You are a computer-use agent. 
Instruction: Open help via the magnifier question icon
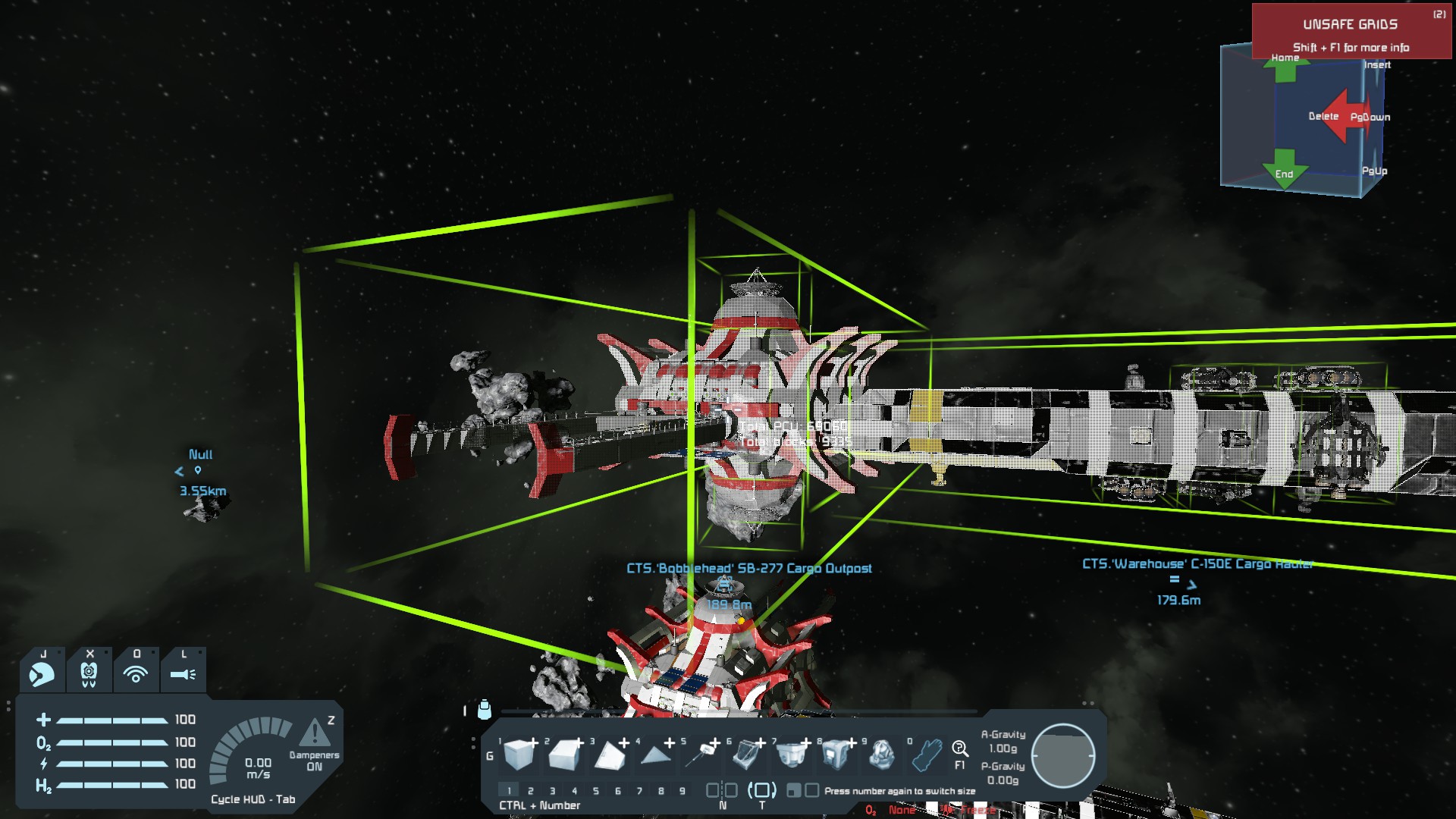(x=959, y=750)
